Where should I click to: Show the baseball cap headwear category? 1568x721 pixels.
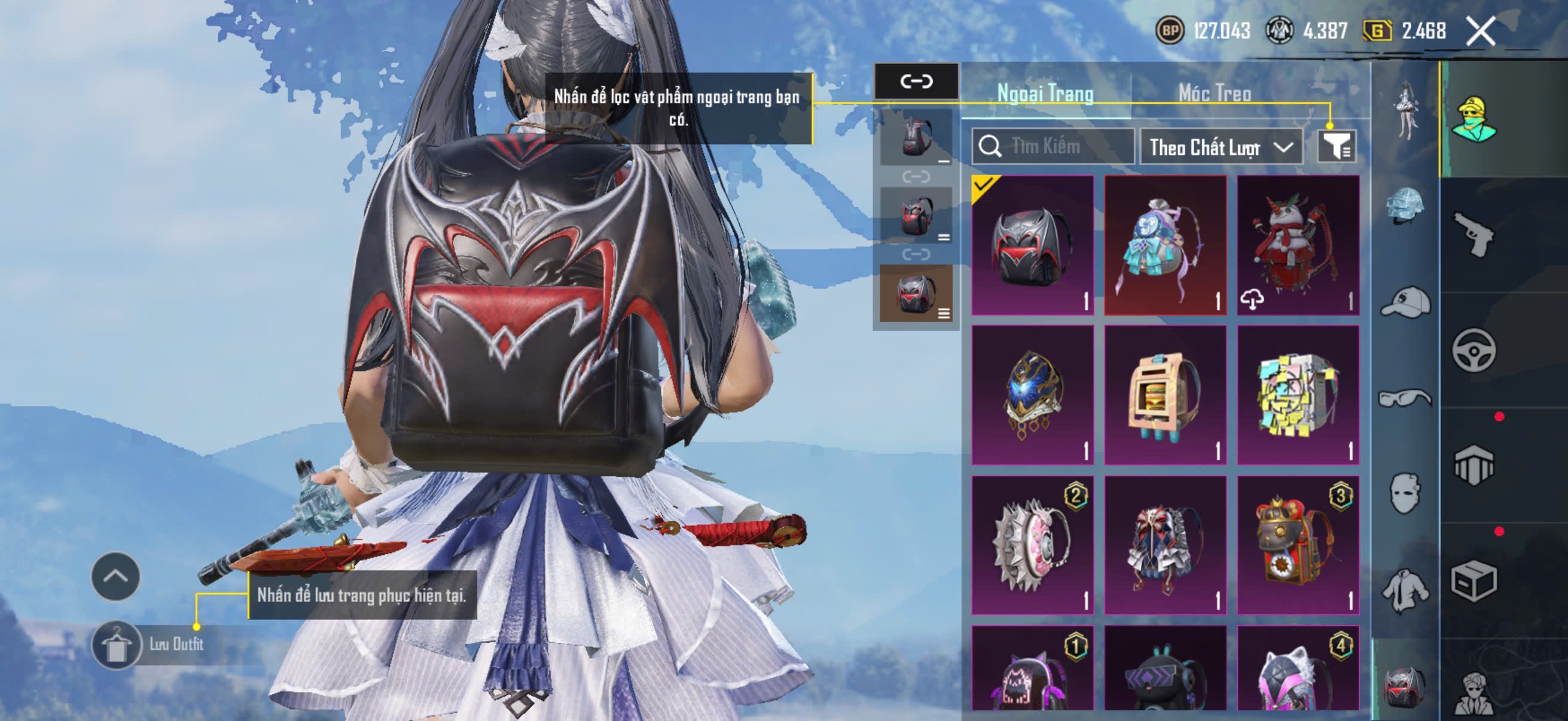1404,303
